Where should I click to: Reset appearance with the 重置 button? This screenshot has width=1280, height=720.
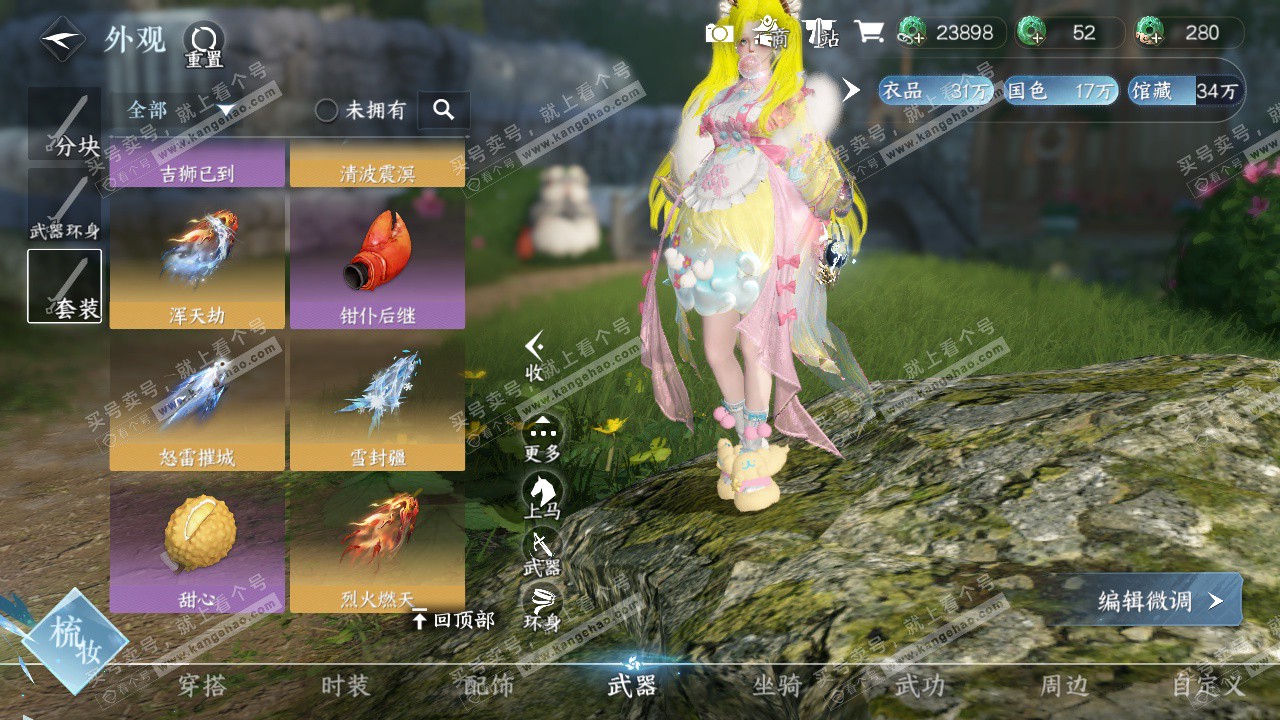pos(203,45)
